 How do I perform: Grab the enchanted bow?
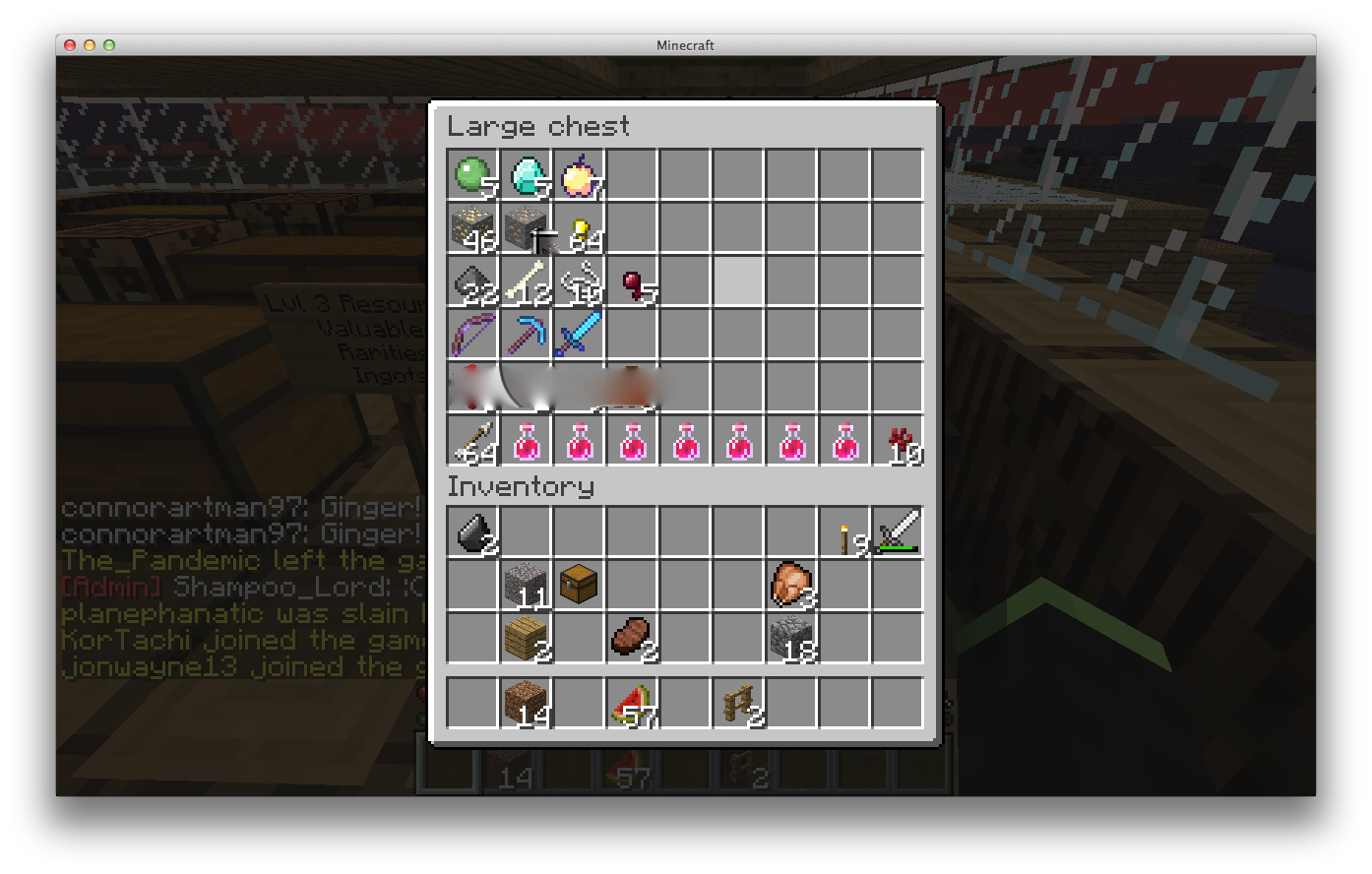point(474,335)
